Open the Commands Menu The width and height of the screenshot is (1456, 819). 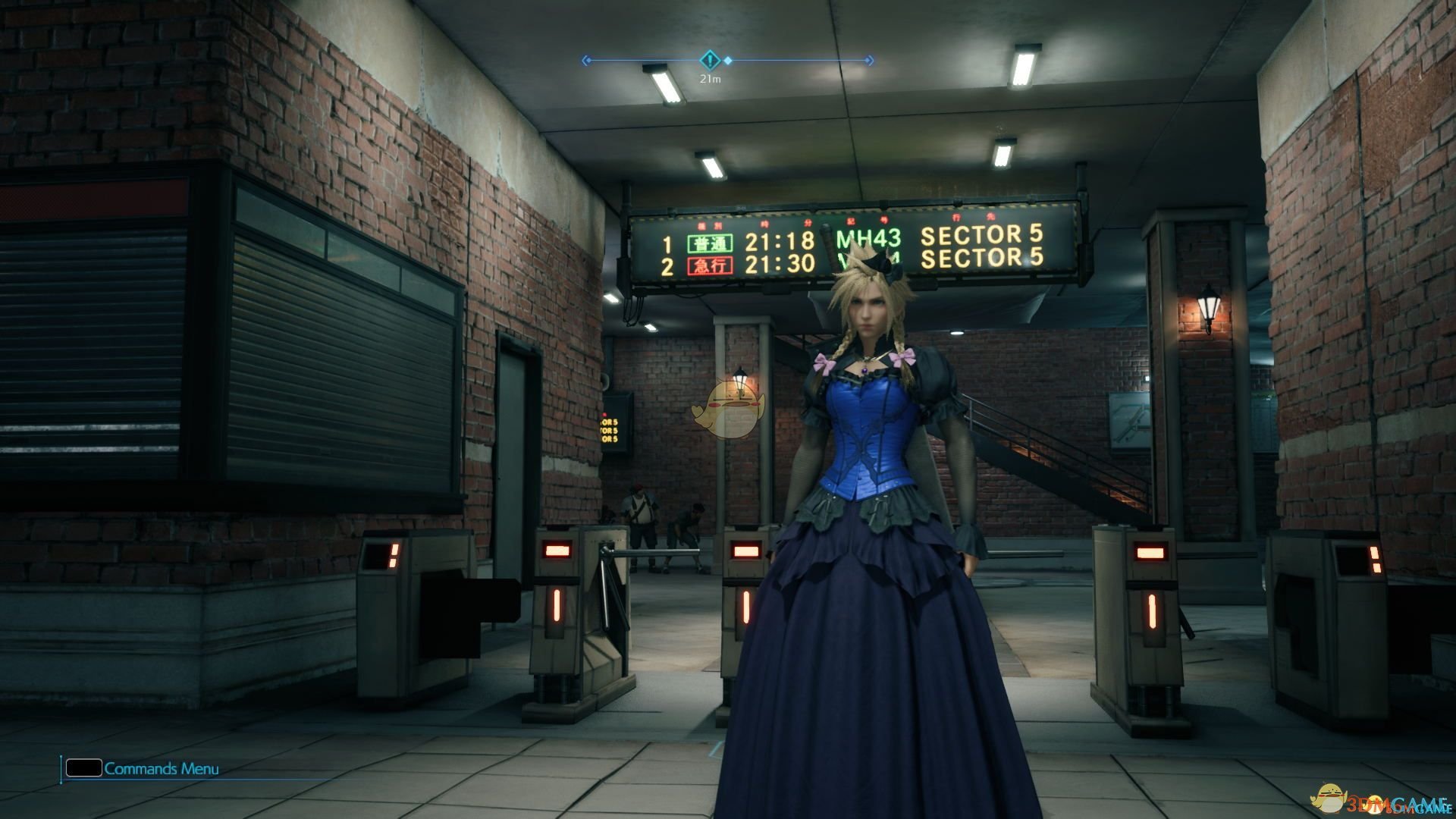[x=162, y=767]
